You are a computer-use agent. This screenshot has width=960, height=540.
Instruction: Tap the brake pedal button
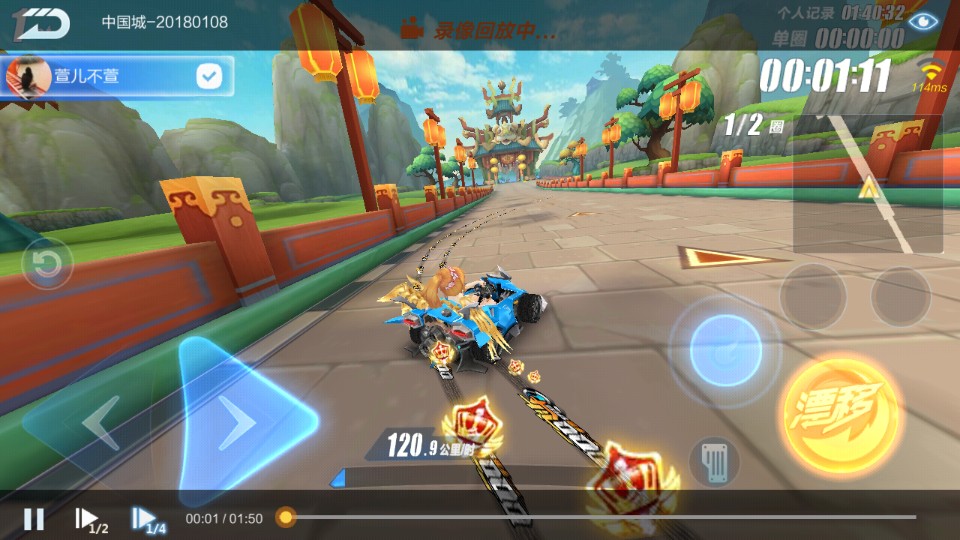click(714, 461)
